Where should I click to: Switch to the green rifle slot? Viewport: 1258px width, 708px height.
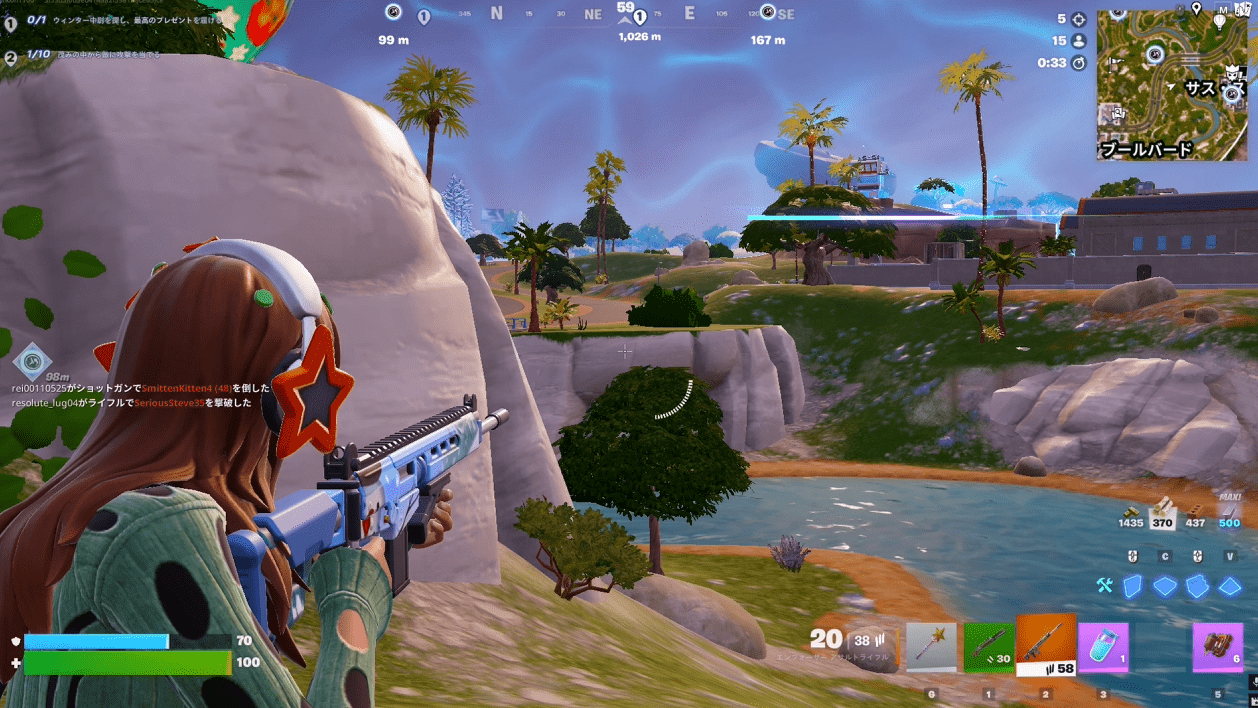click(x=989, y=648)
